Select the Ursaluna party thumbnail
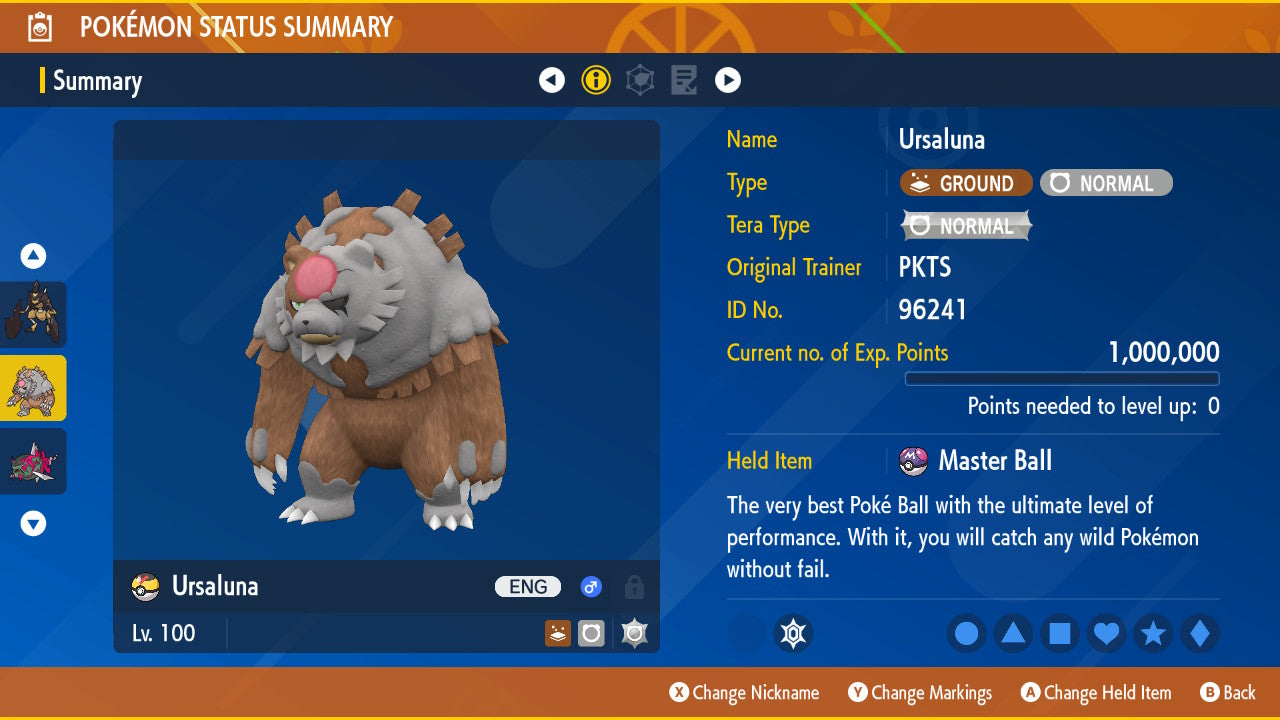Image resolution: width=1280 pixels, height=720 pixels. coord(33,388)
